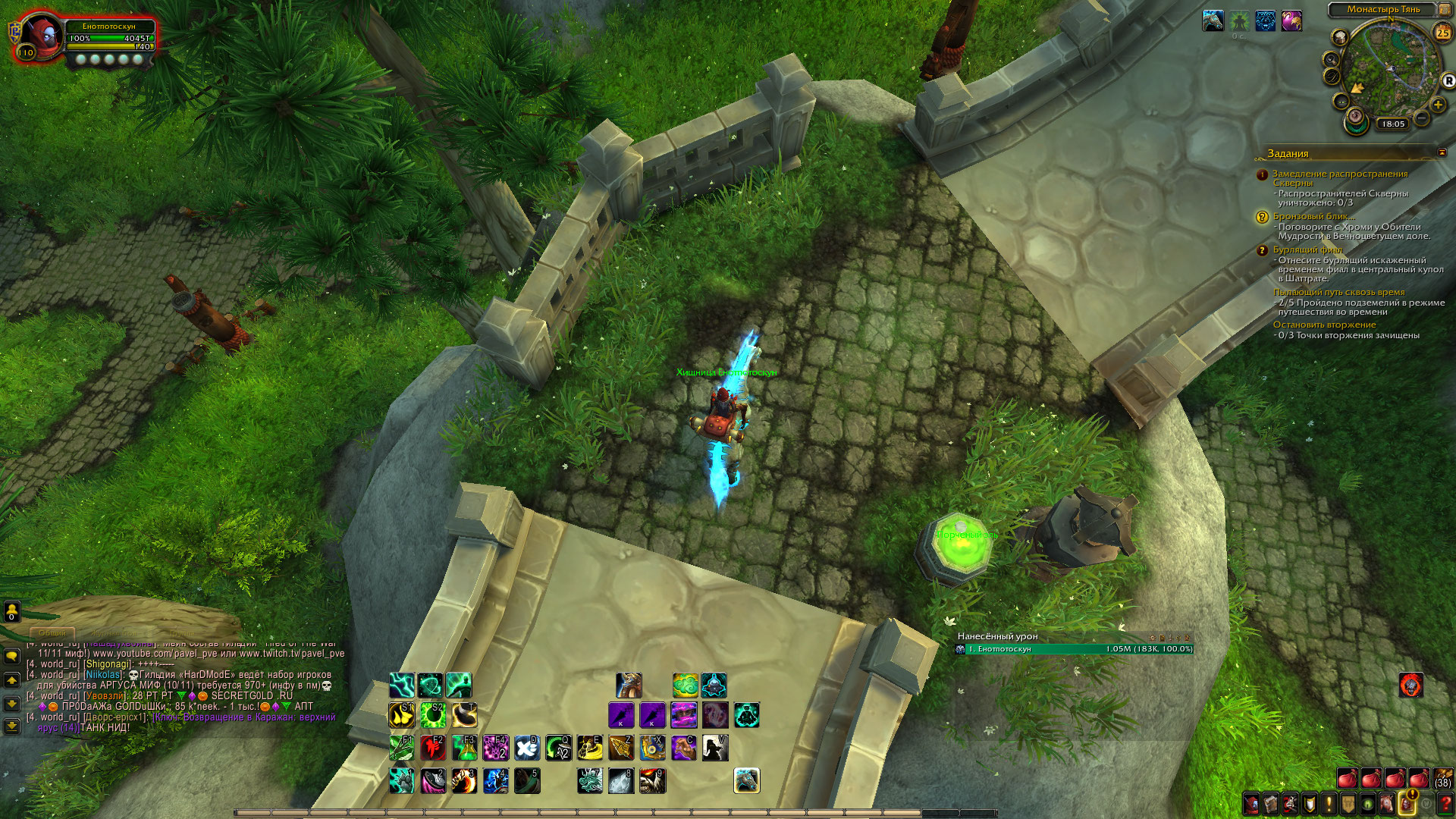The image size is (1456, 819).
Task: Open the mounts and collections button
Action: tap(1387, 805)
